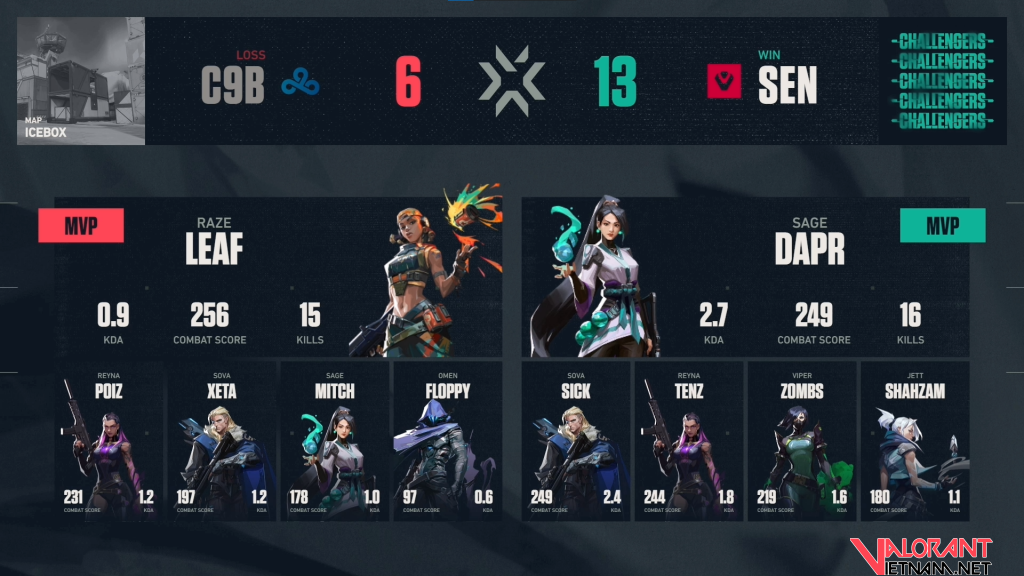Click the teal MVP badge beside DAPR

(x=942, y=226)
